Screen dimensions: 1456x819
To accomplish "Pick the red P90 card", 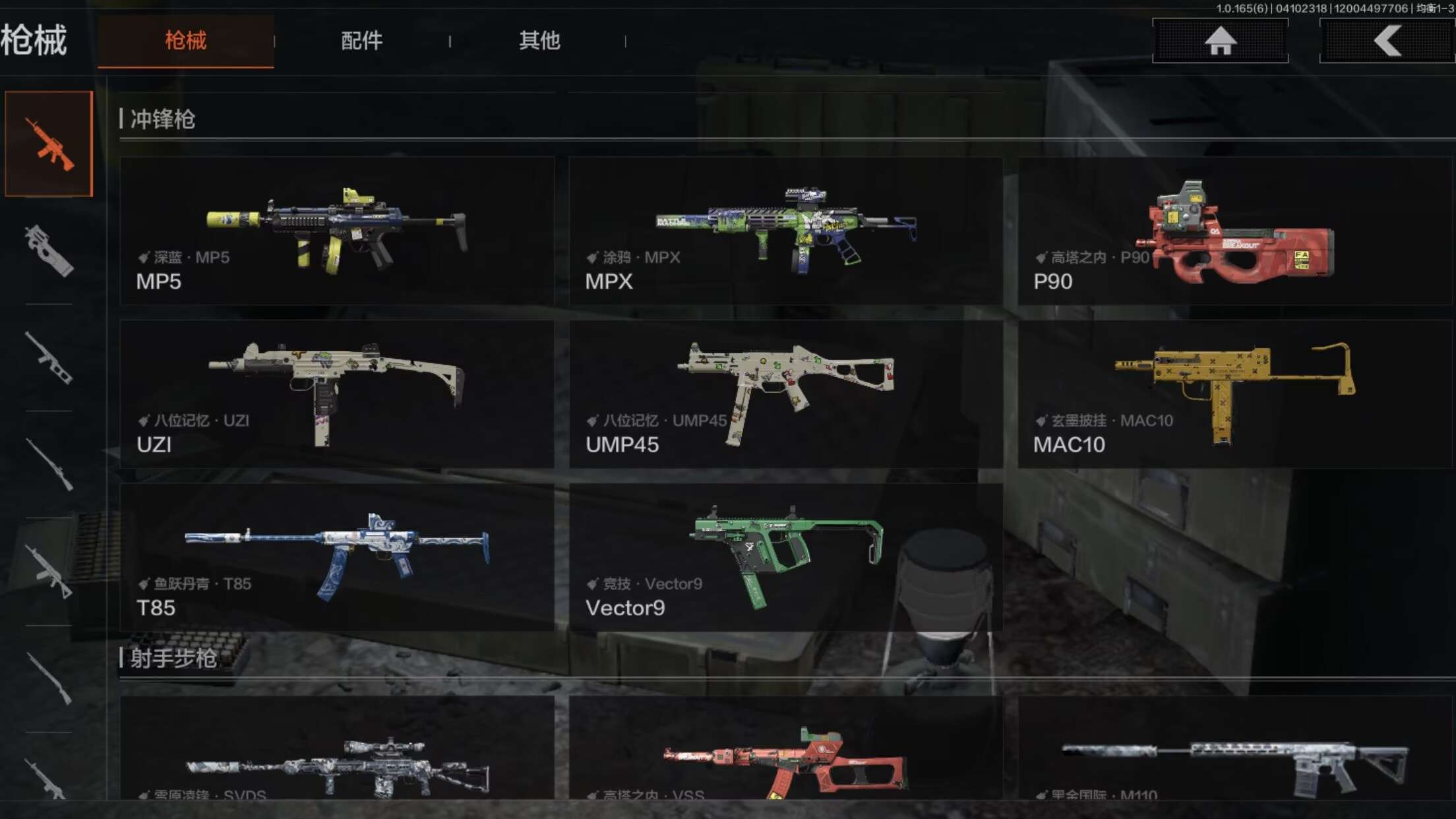I will [x=1234, y=231].
